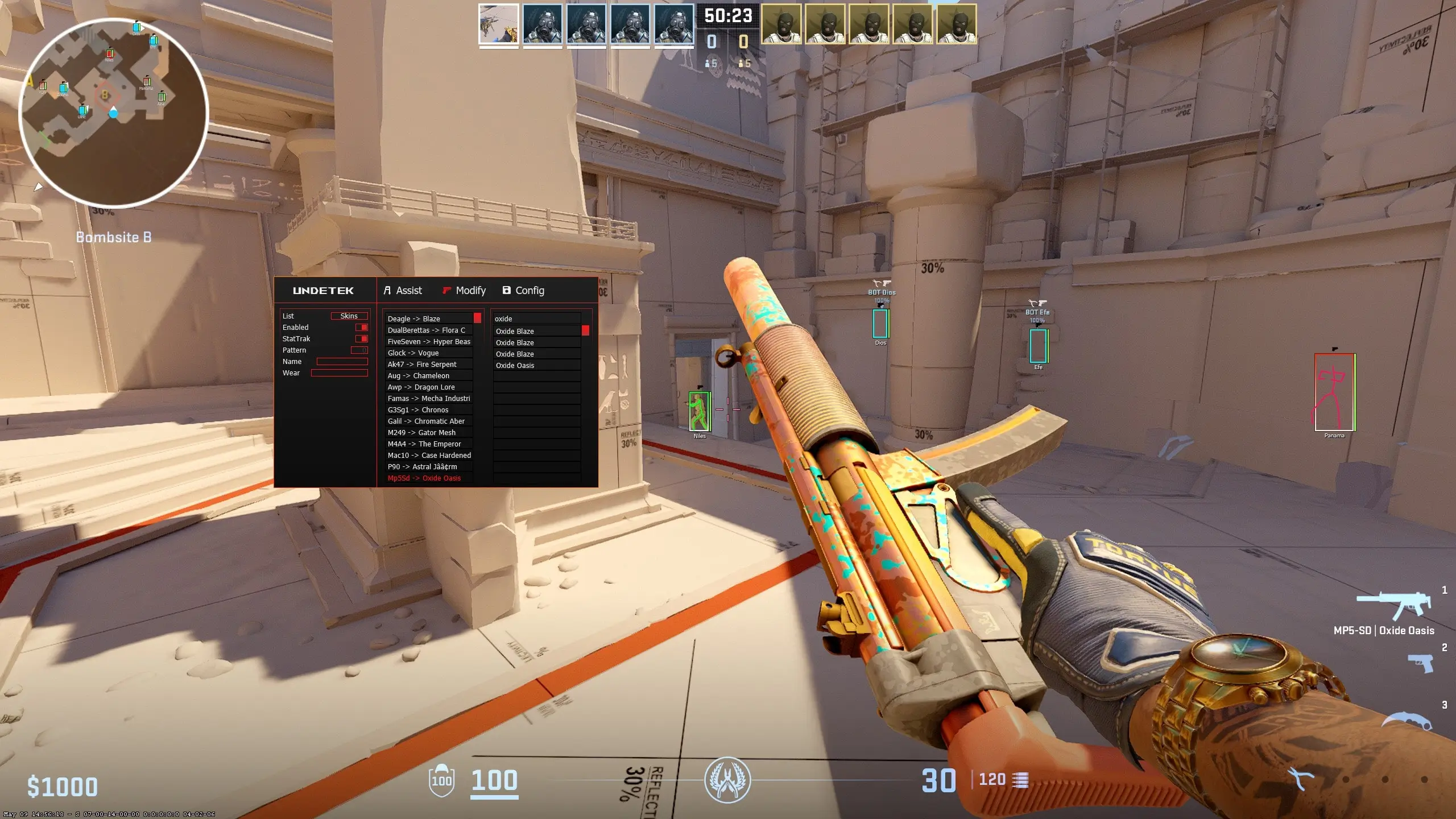Select the Deagle -> Blaze row

(x=429, y=319)
